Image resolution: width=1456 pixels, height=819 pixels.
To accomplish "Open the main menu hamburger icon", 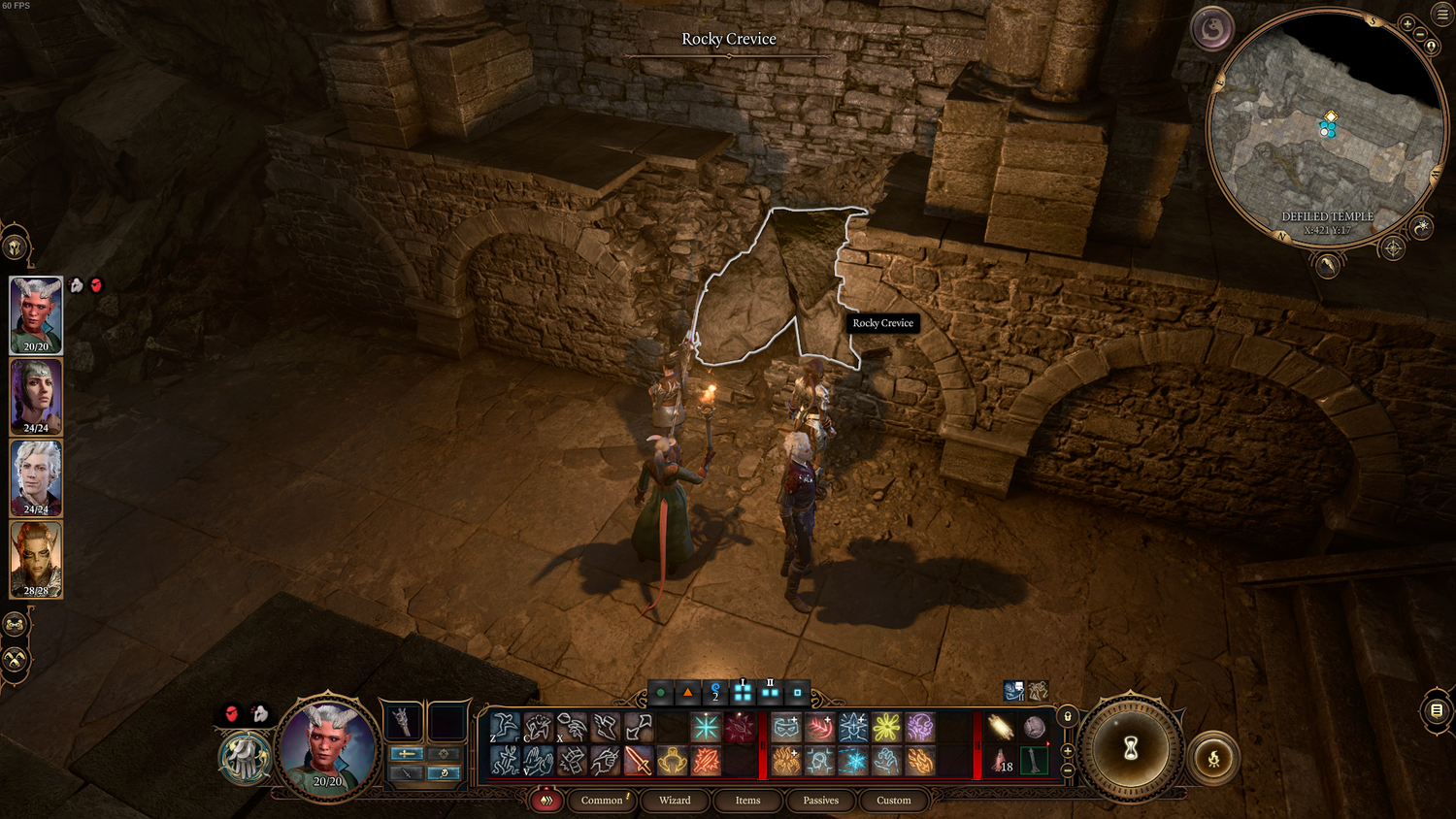I will (x=1442, y=14).
